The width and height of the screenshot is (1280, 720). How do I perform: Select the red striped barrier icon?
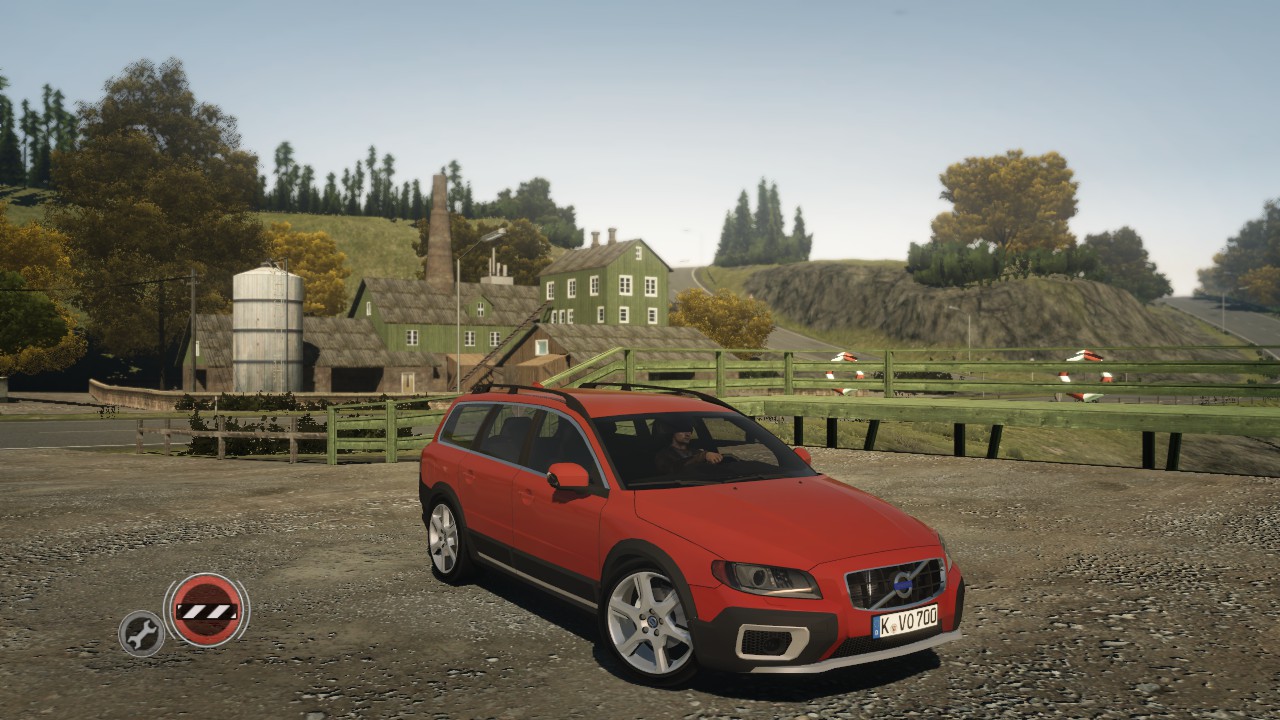206,610
